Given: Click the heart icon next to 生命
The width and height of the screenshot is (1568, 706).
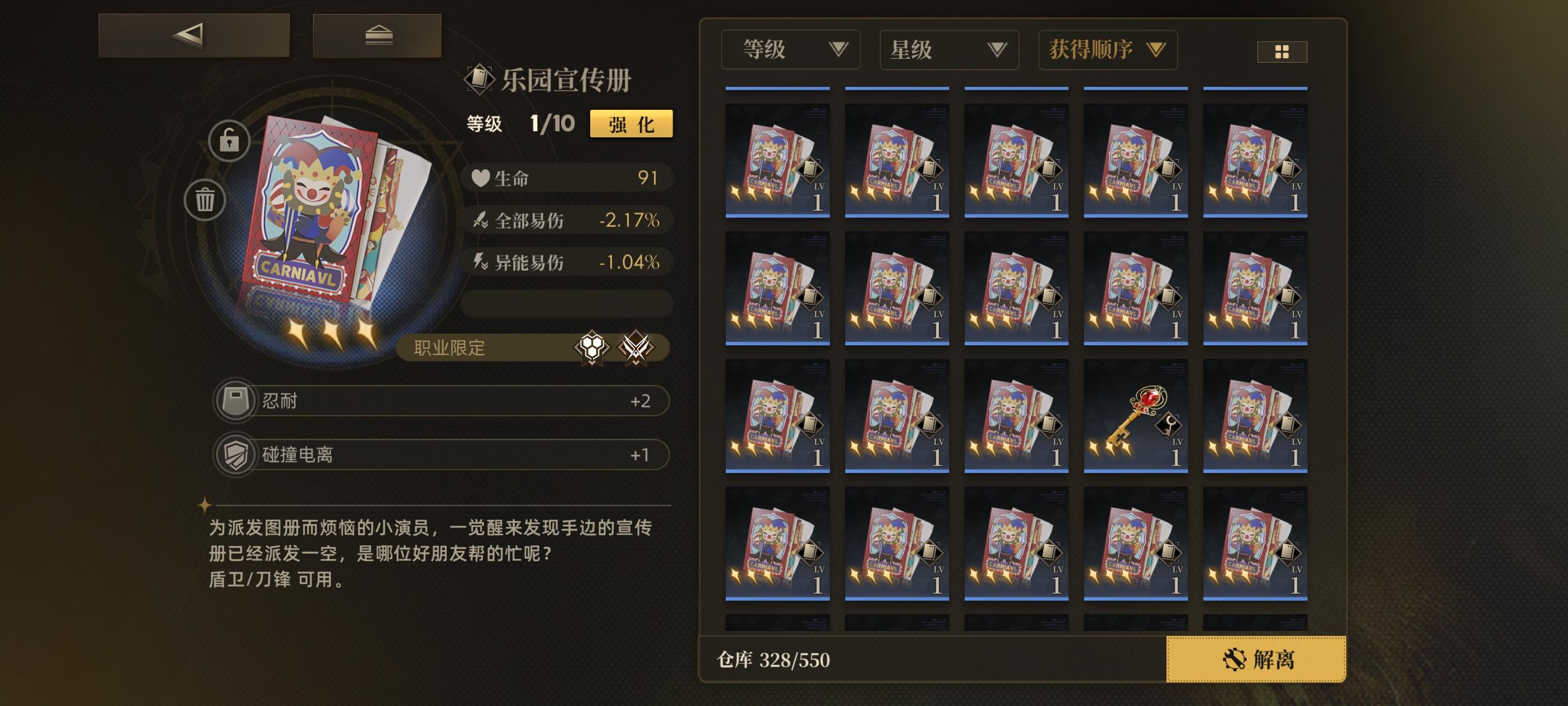Looking at the screenshot, I should [481, 177].
